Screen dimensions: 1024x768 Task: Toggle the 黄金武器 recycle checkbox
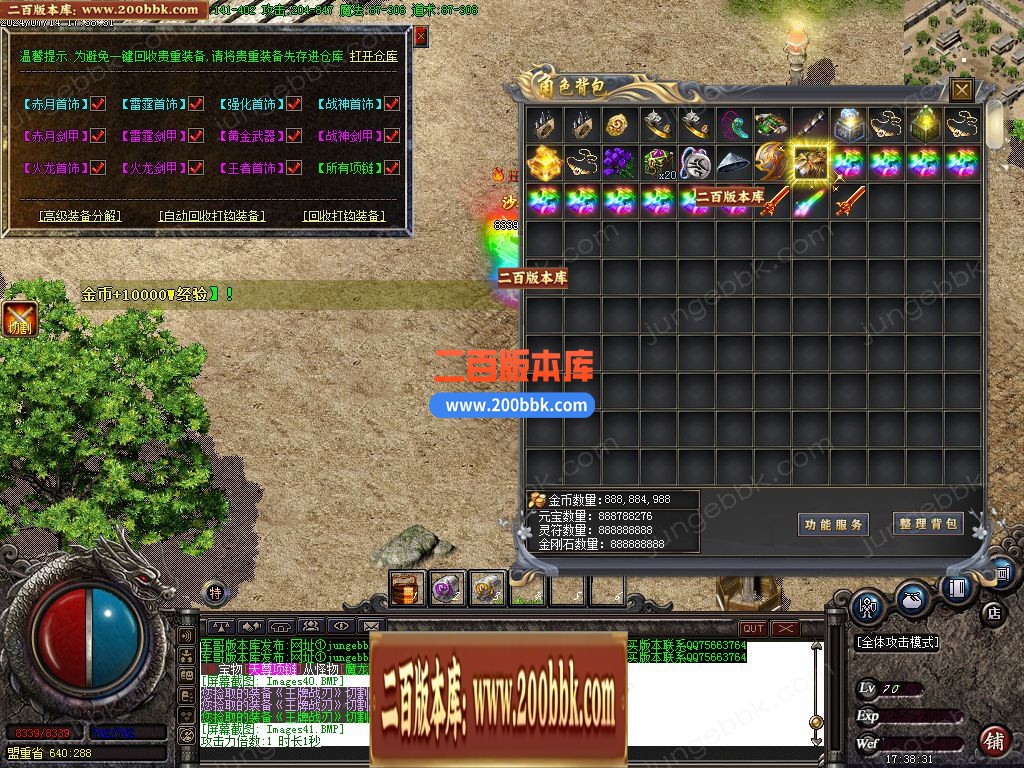click(x=294, y=136)
